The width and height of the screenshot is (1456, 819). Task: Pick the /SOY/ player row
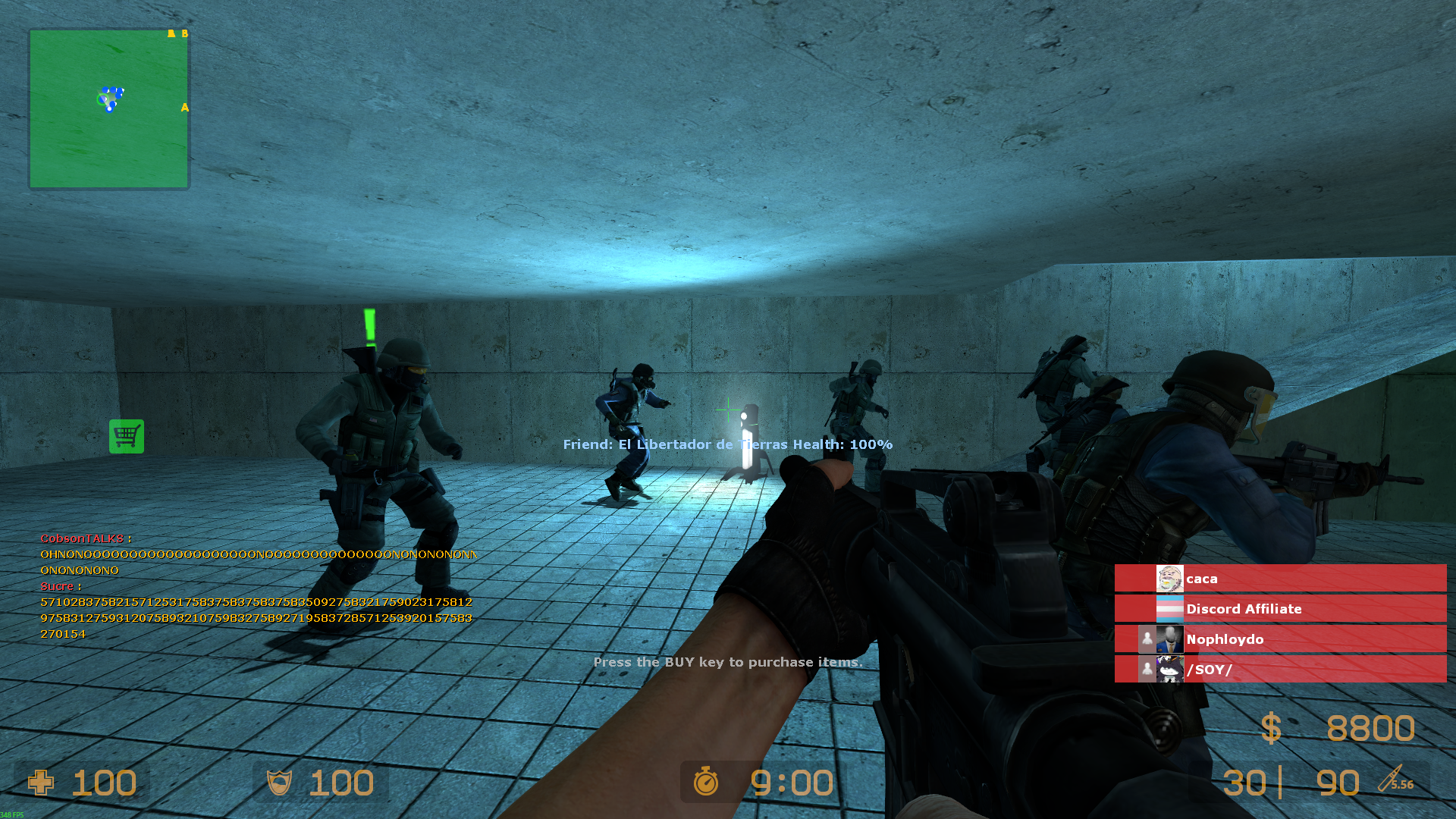click(1279, 670)
